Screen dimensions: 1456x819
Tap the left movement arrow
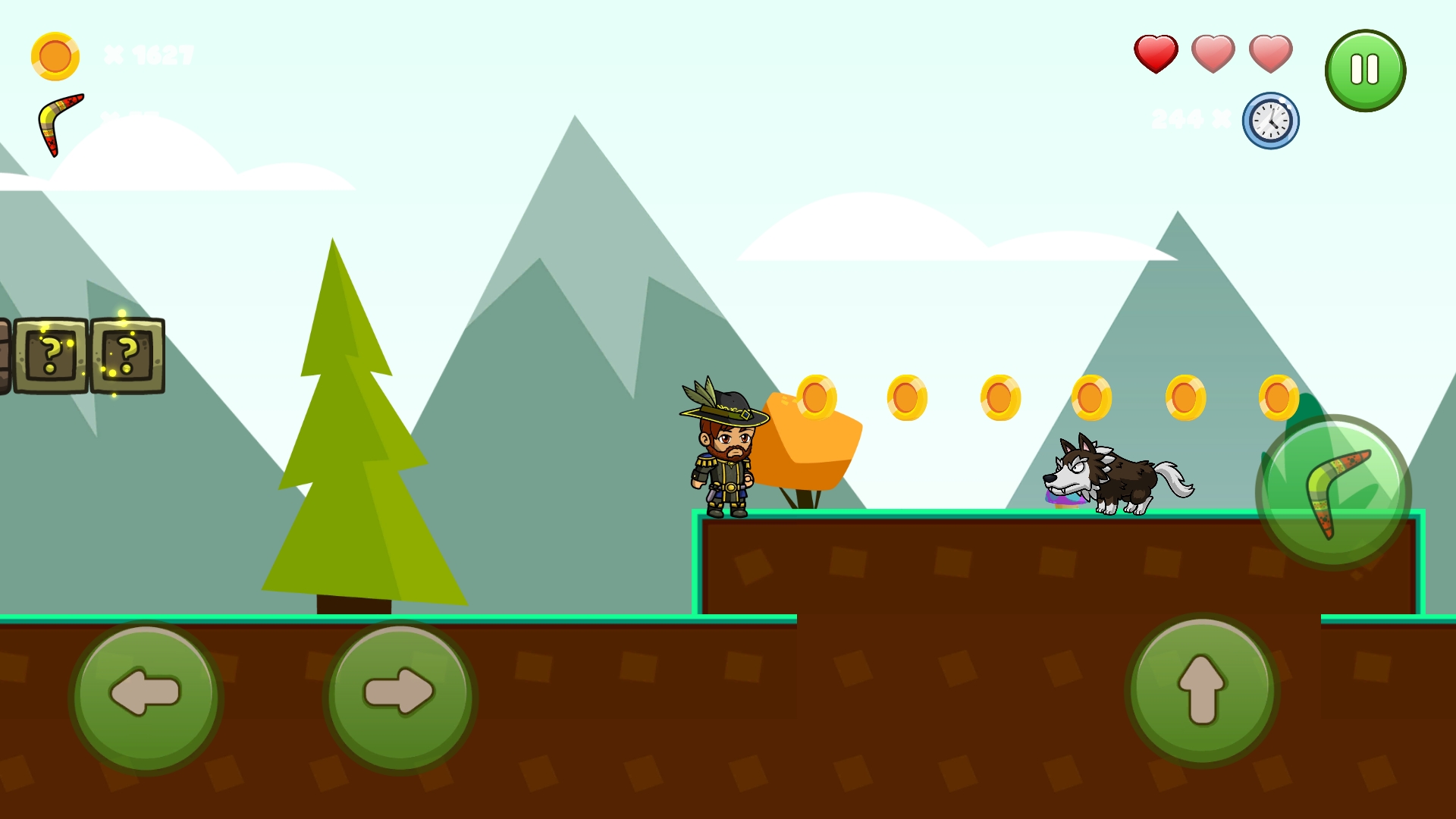[x=146, y=696]
